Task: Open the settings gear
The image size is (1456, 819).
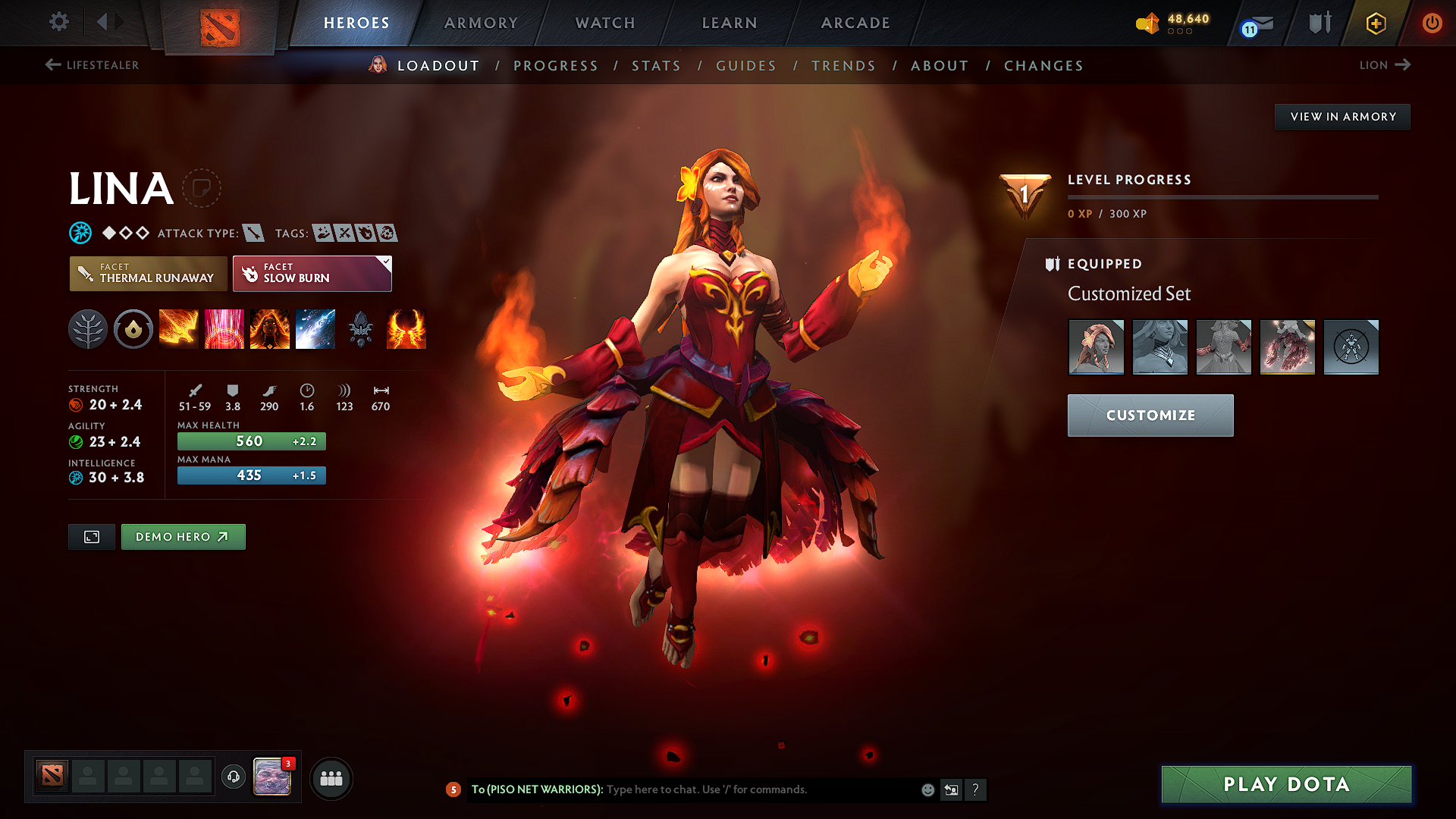Action: 58,22
